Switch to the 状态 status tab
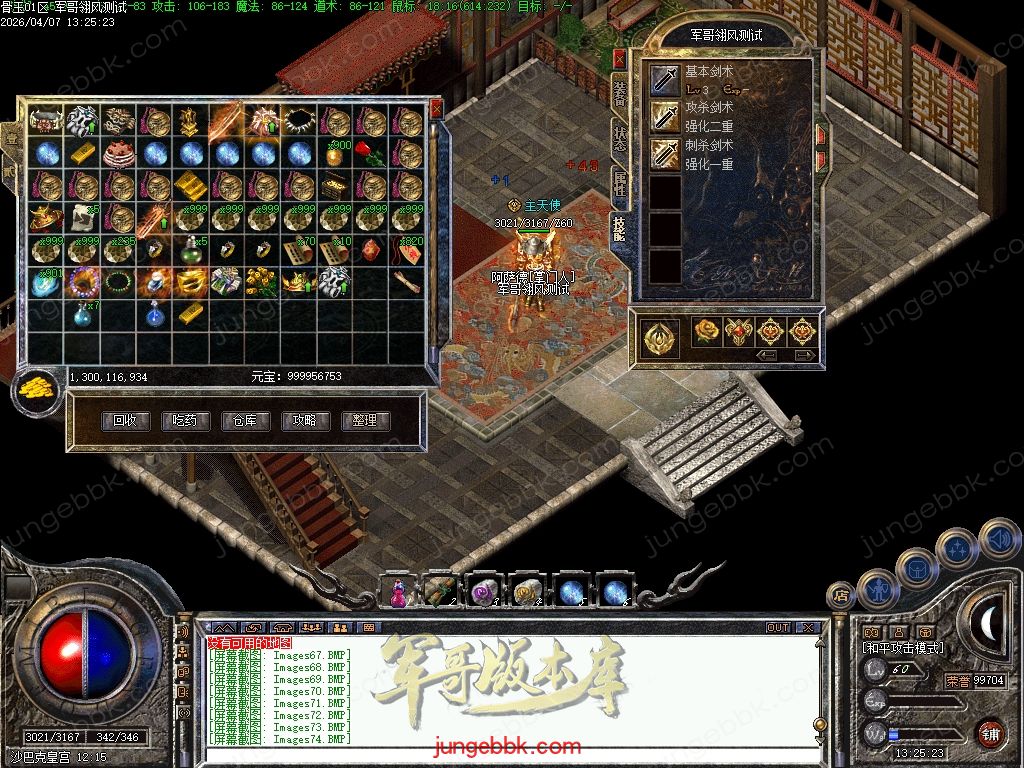This screenshot has width=1024, height=768. point(620,139)
